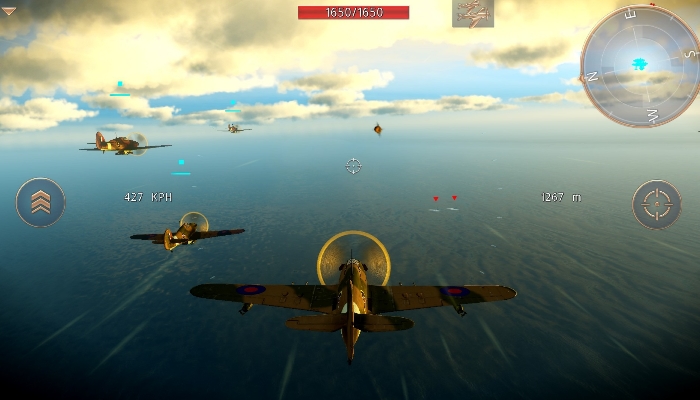Open the squadron planes icon

pos(472,13)
